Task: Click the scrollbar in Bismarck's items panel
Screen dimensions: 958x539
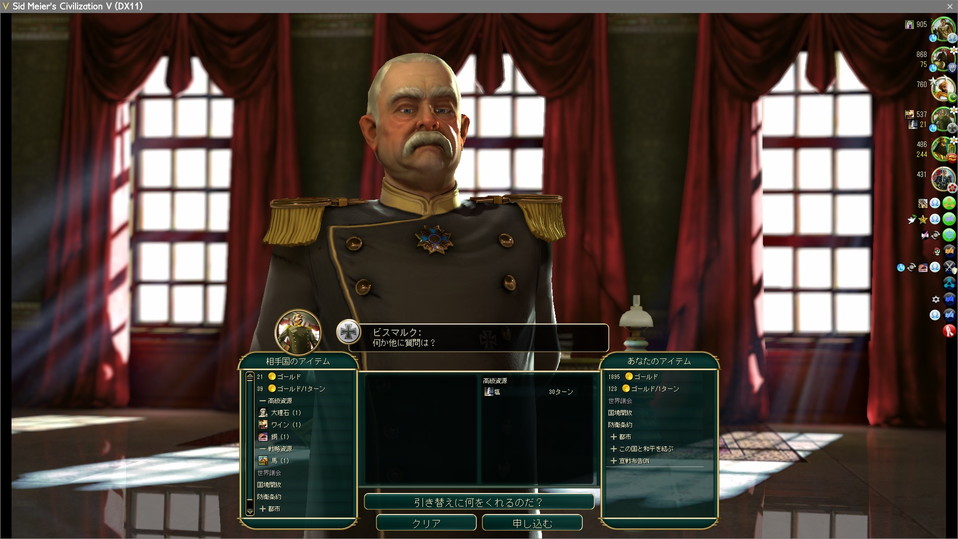Action: click(249, 441)
